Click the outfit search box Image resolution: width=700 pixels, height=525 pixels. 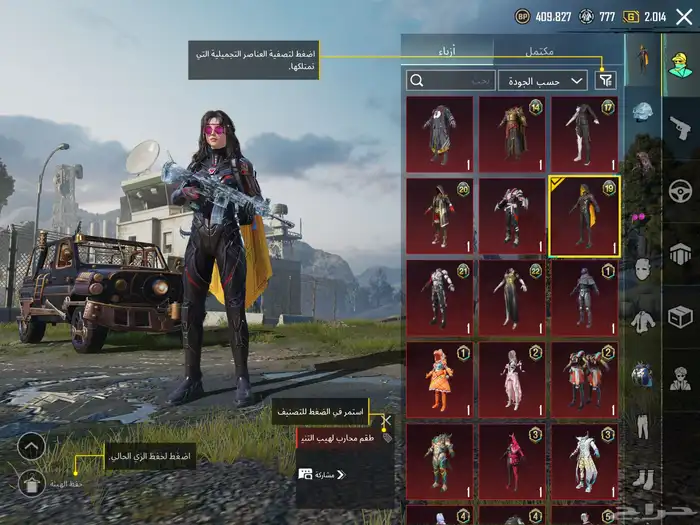[x=450, y=80]
